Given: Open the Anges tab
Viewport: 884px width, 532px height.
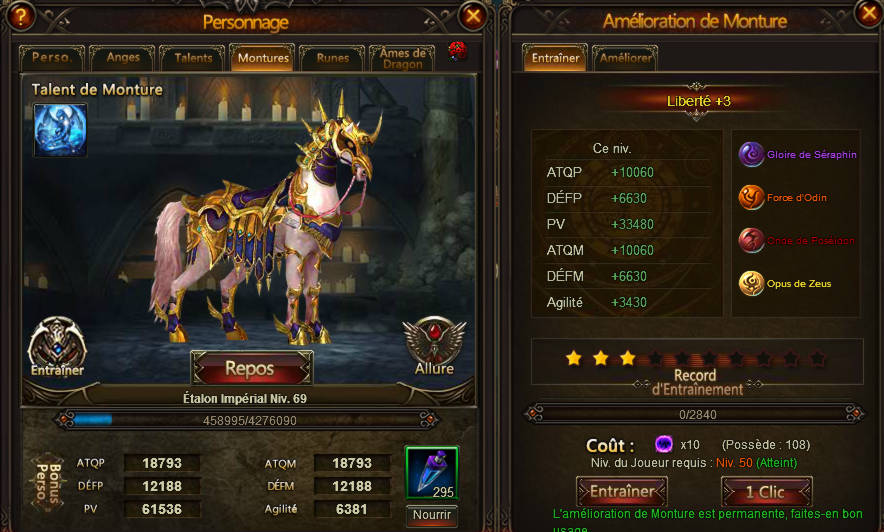Looking at the screenshot, I should pos(123,58).
